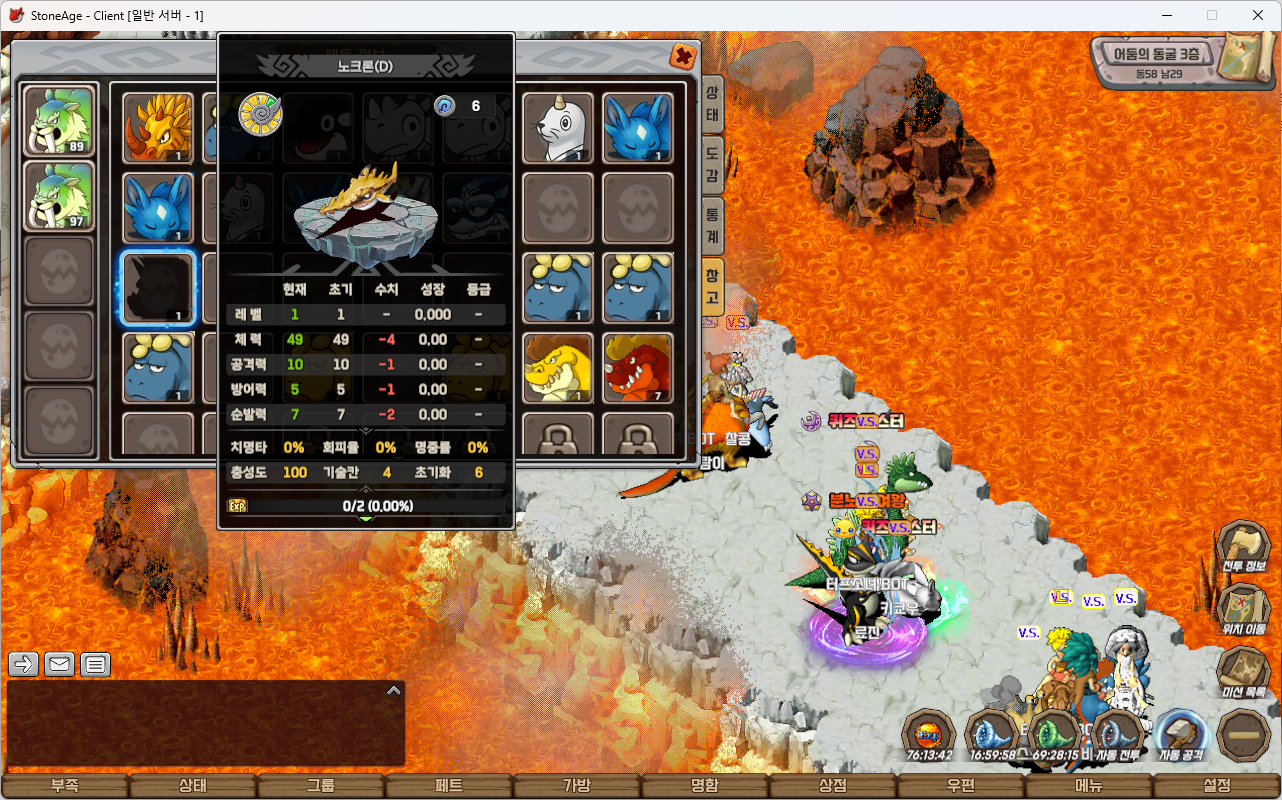The width and height of the screenshot is (1282, 800).
Task: Open the 도감 side tab
Action: click(712, 163)
